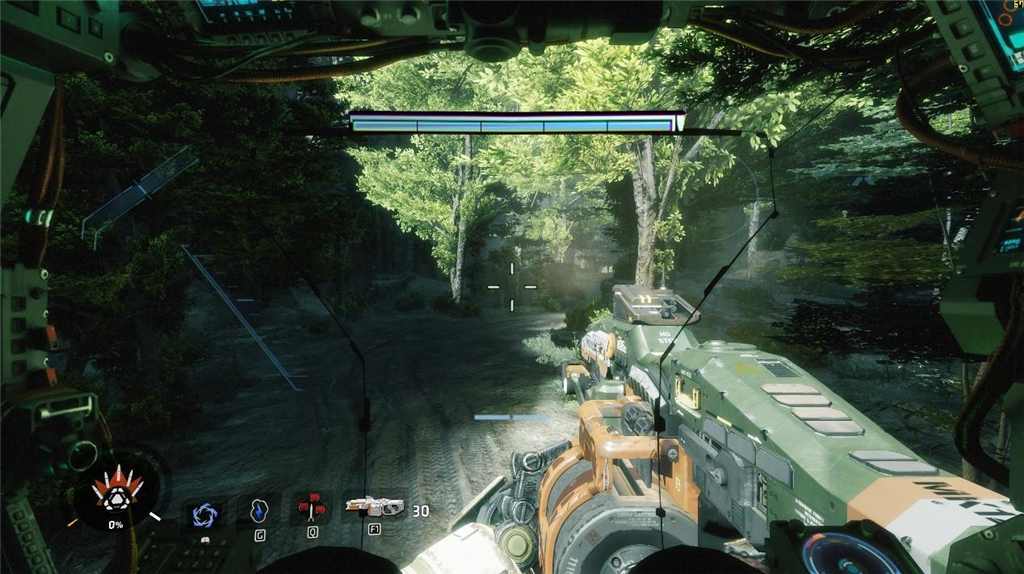Fire the red rocket cluster ability

coord(312,508)
